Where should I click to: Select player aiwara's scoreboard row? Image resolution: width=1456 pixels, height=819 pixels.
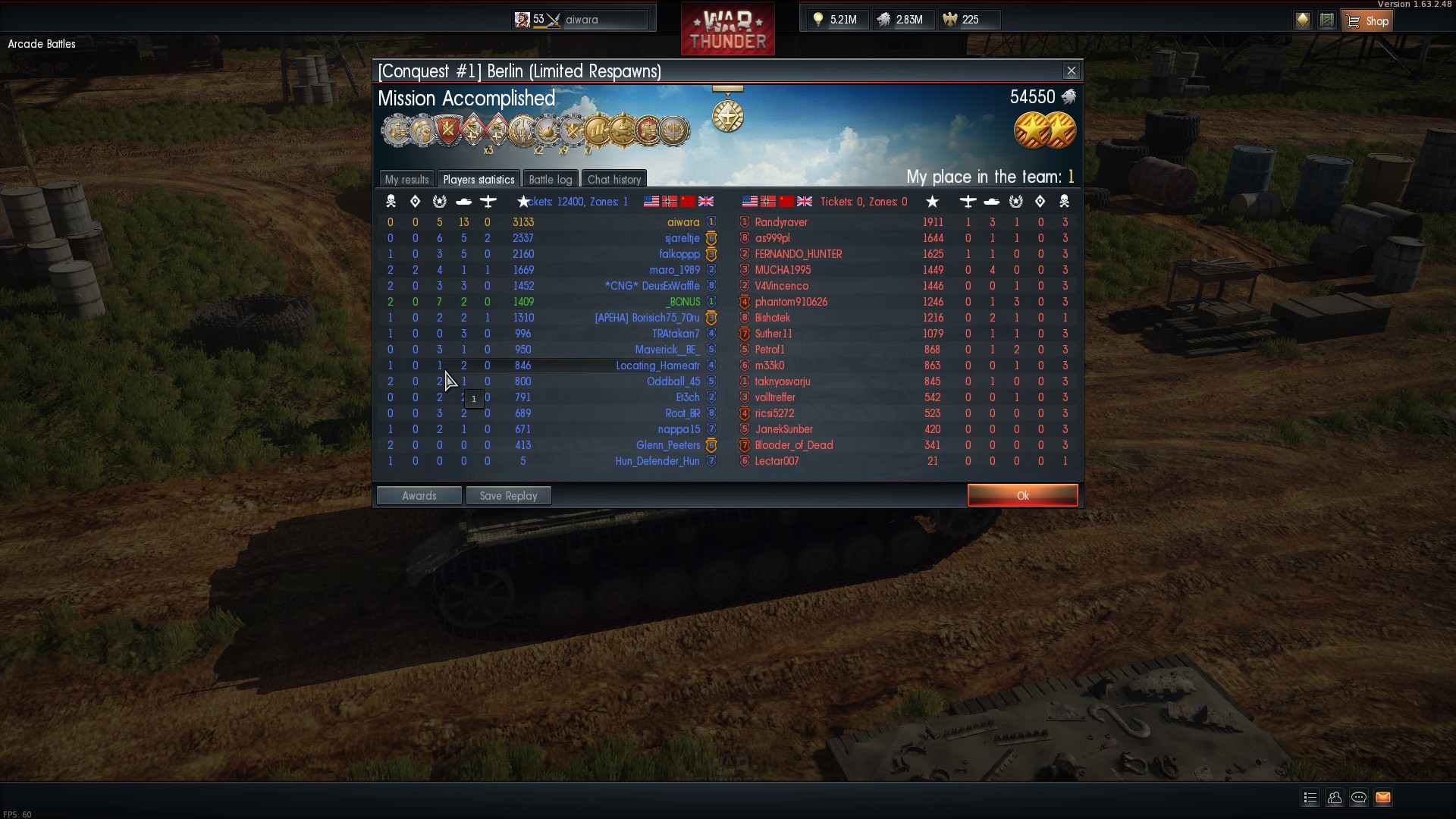pos(682,222)
